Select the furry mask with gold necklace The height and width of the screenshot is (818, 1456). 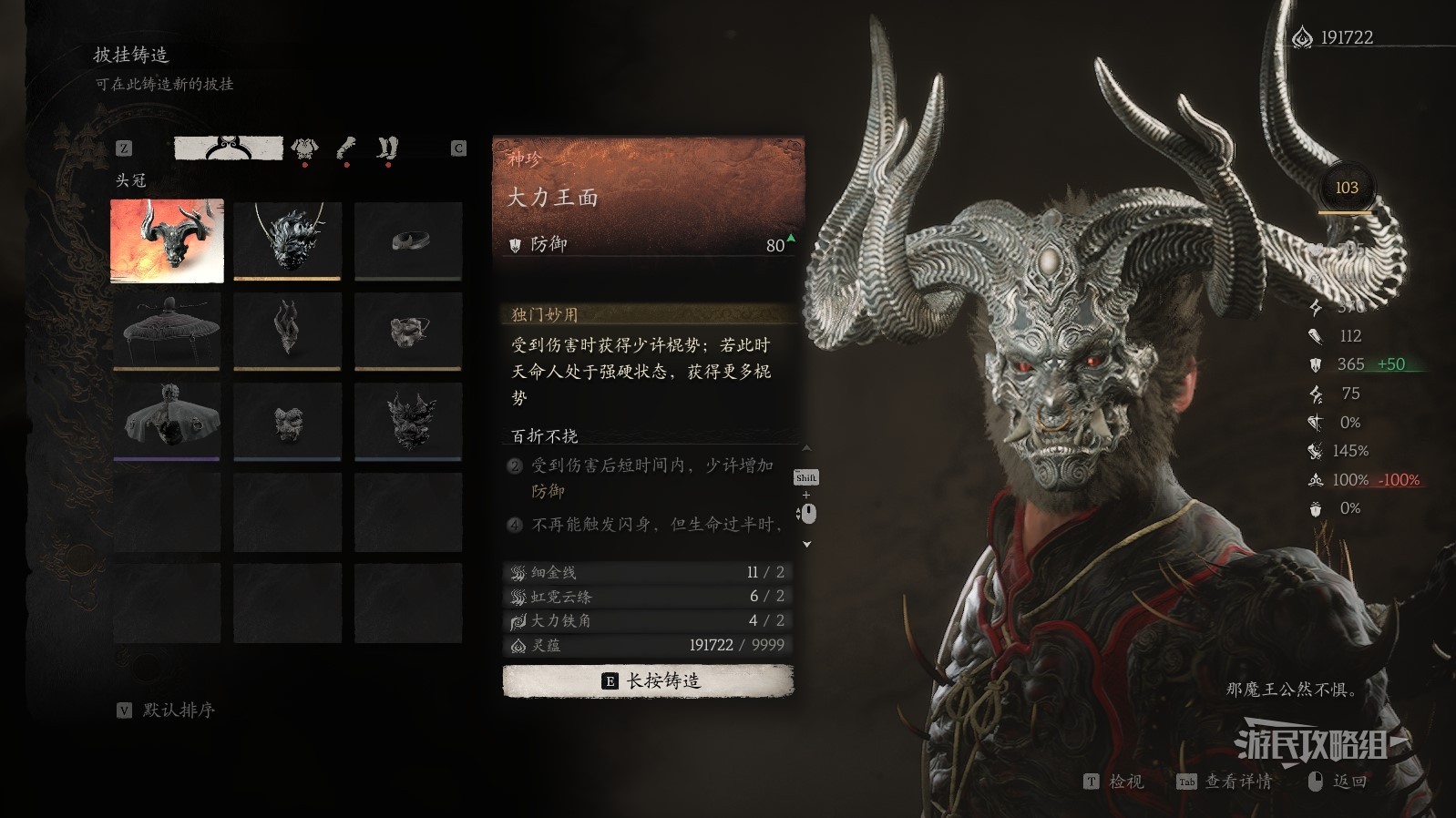click(287, 240)
